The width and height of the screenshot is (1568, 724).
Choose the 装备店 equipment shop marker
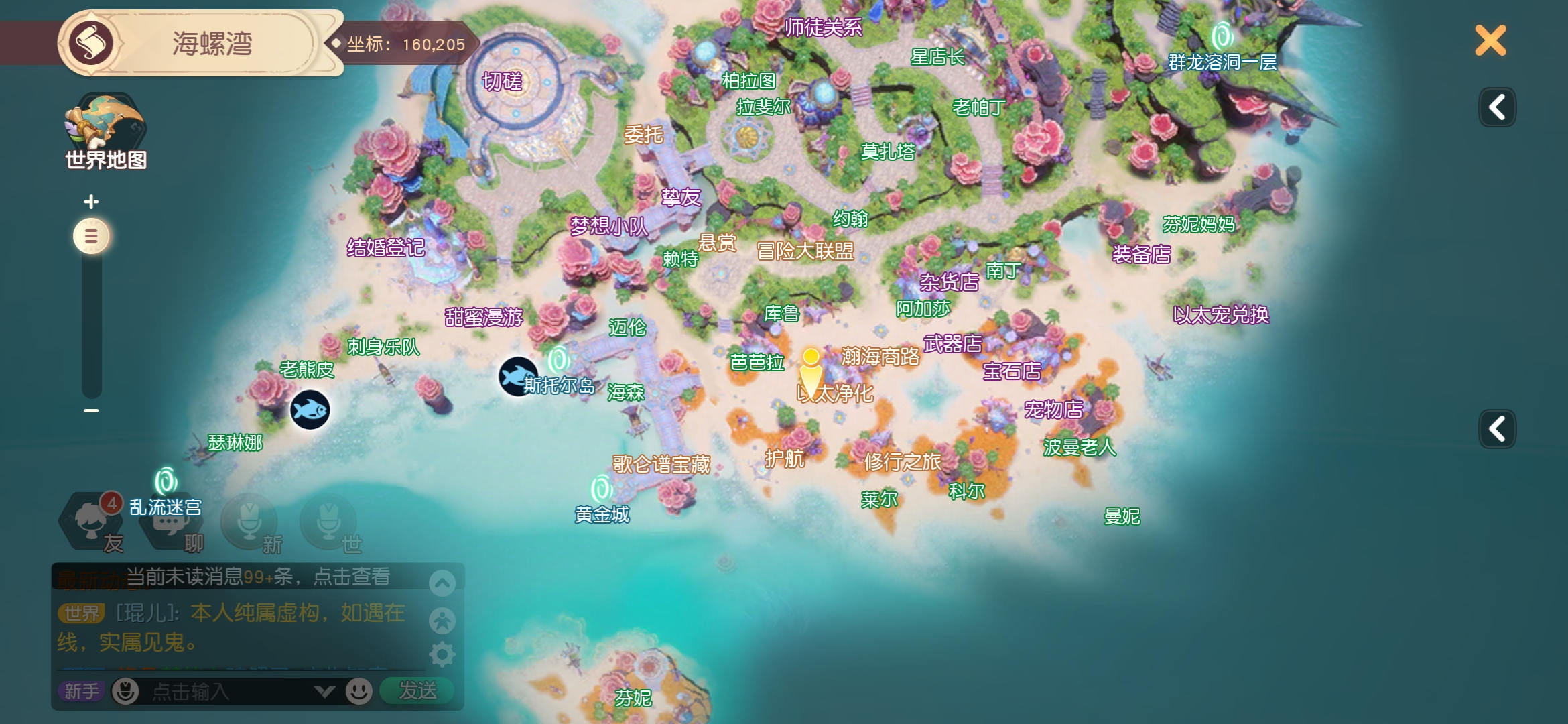click(1141, 255)
